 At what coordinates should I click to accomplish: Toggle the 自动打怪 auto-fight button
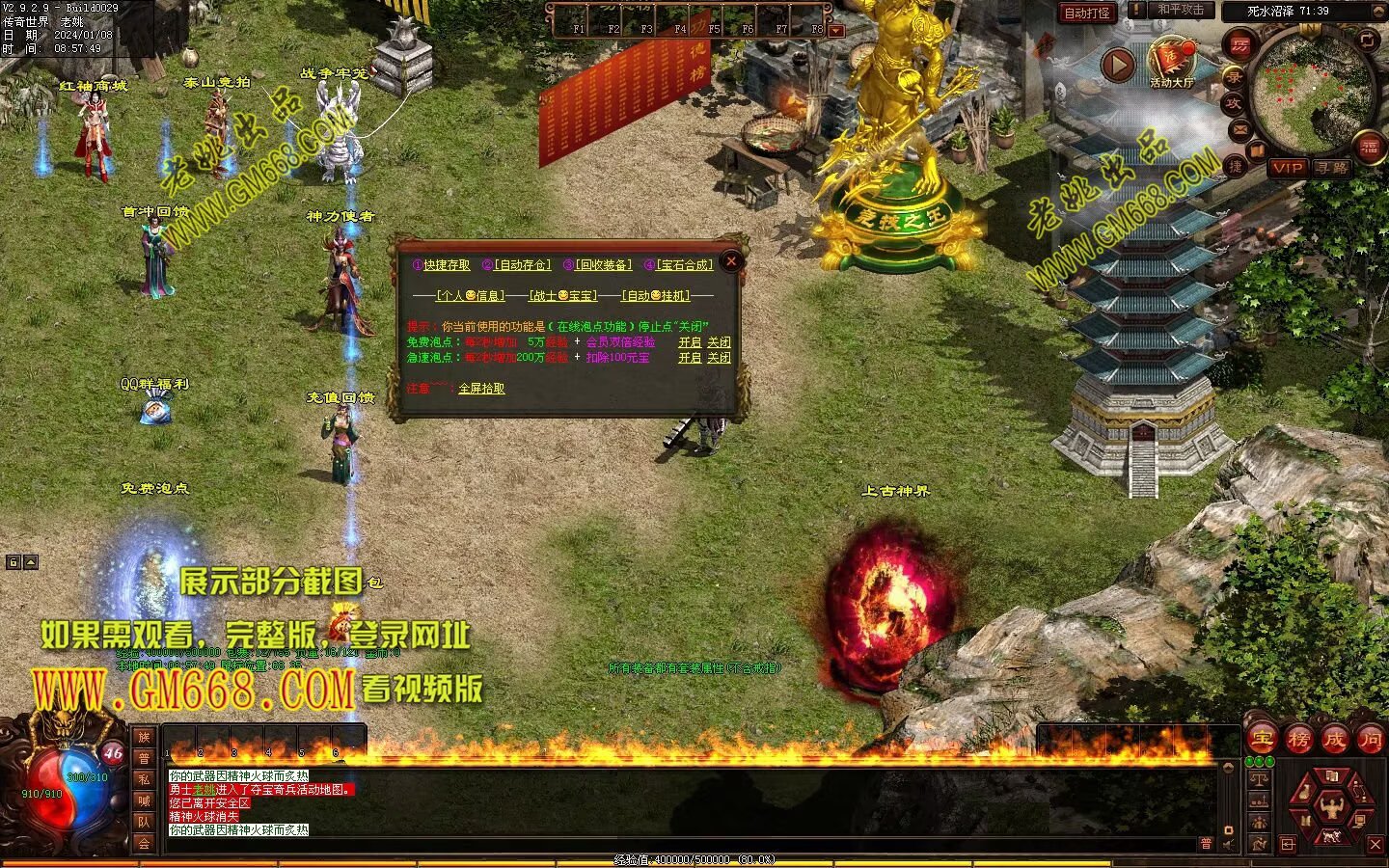[1087, 14]
